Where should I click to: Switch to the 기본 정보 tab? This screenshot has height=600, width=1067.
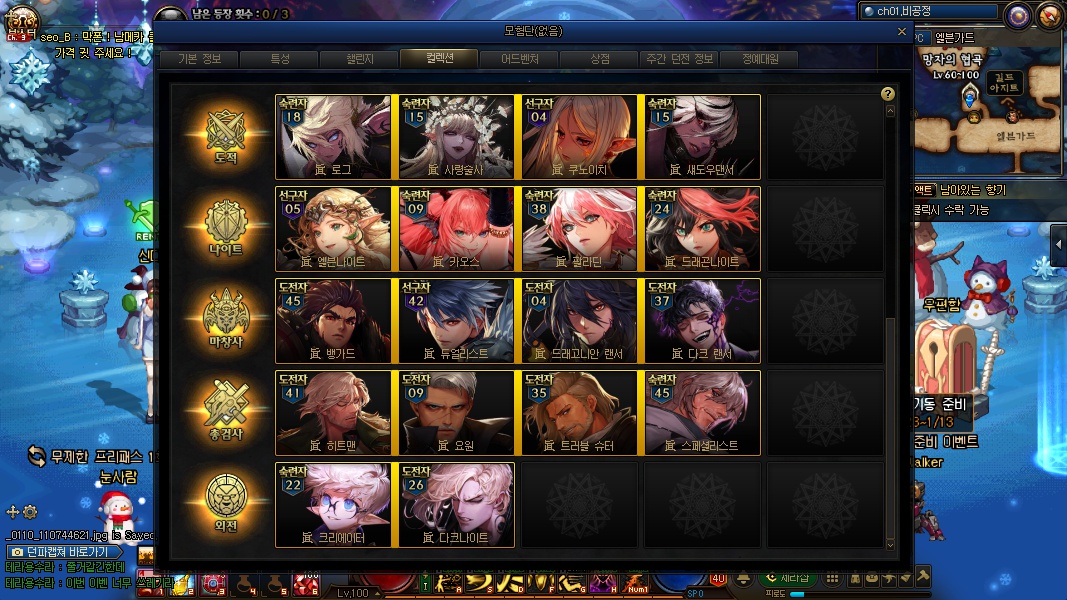(x=199, y=59)
